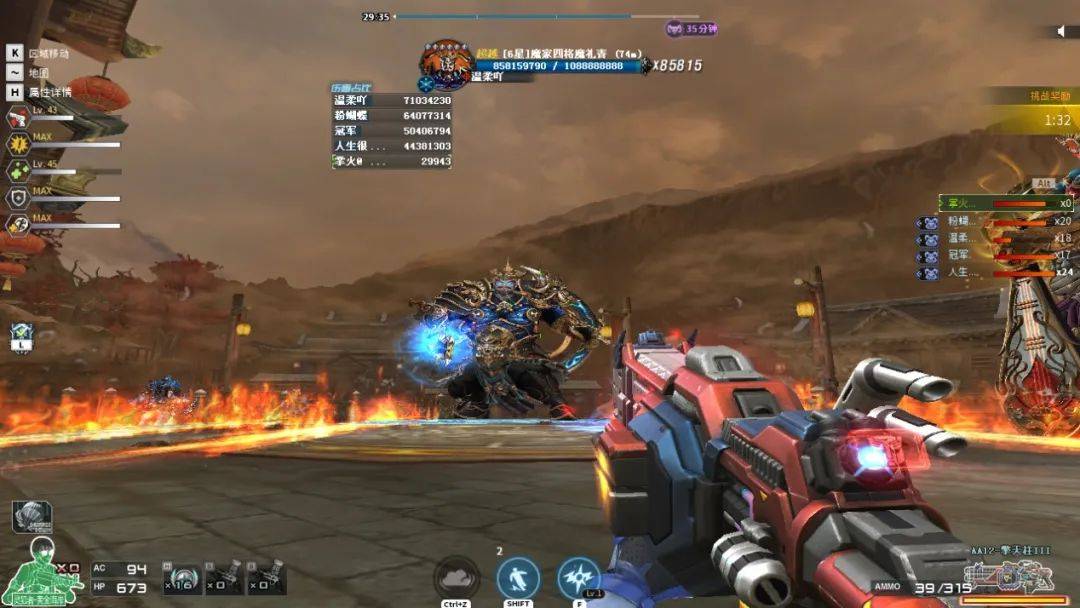Activate the running figure dash skill
The height and width of the screenshot is (608, 1080).
point(518,578)
